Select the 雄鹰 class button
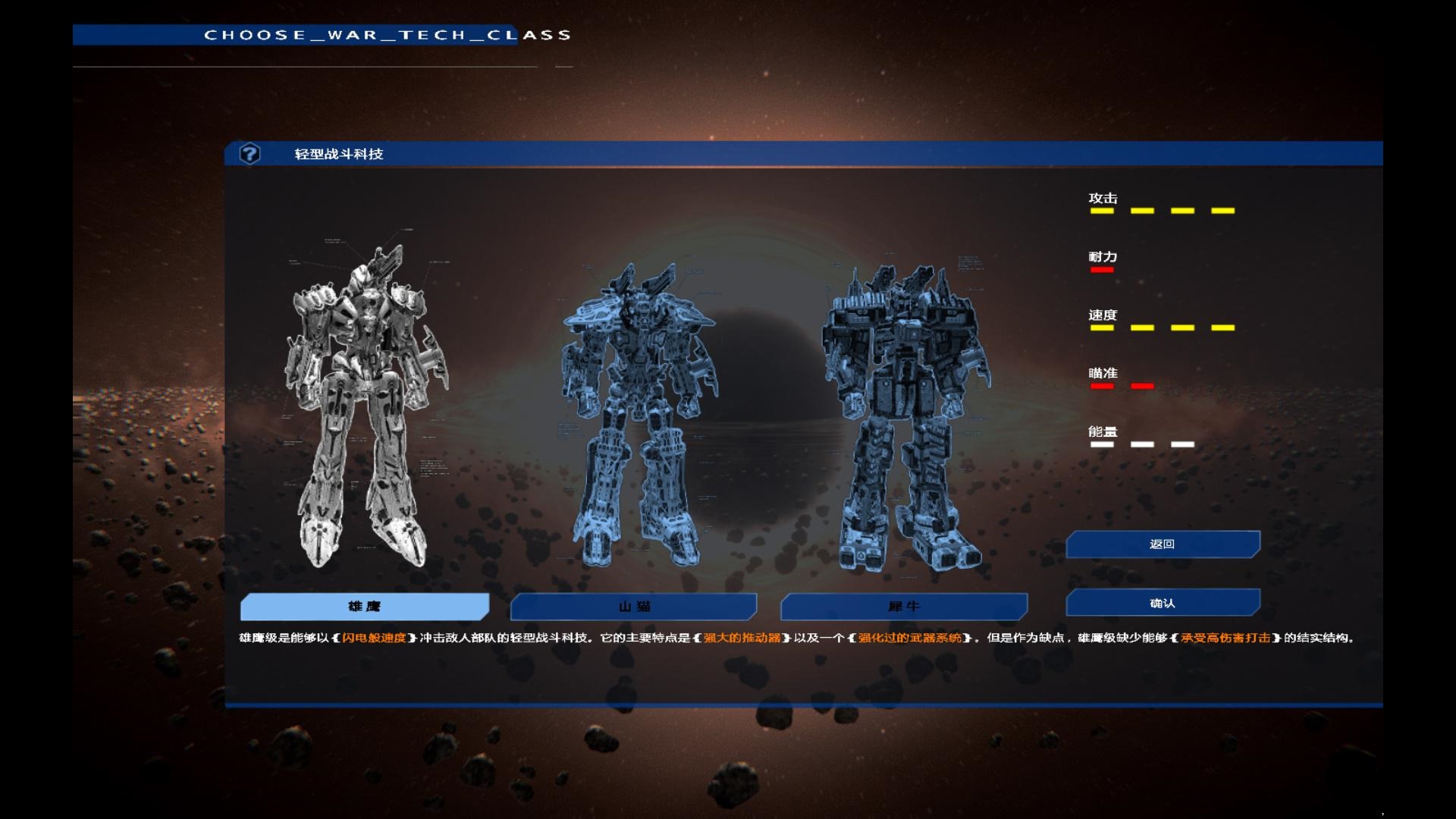Screen dimensions: 1456x819 click(x=364, y=607)
